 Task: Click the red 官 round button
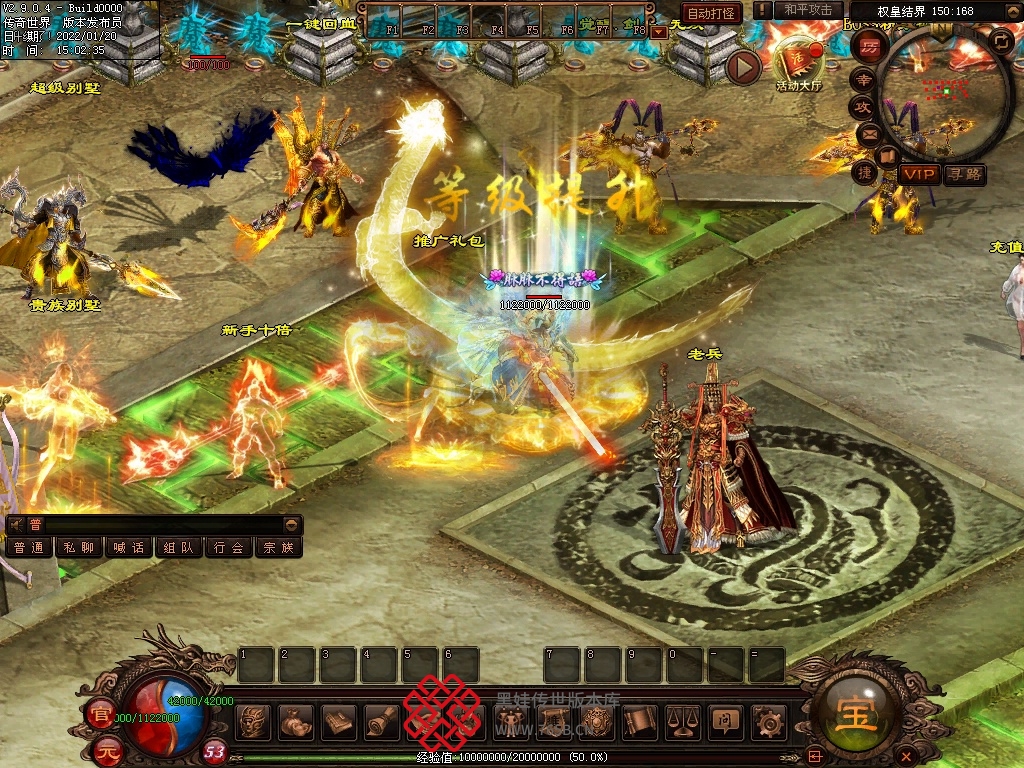coord(100,714)
